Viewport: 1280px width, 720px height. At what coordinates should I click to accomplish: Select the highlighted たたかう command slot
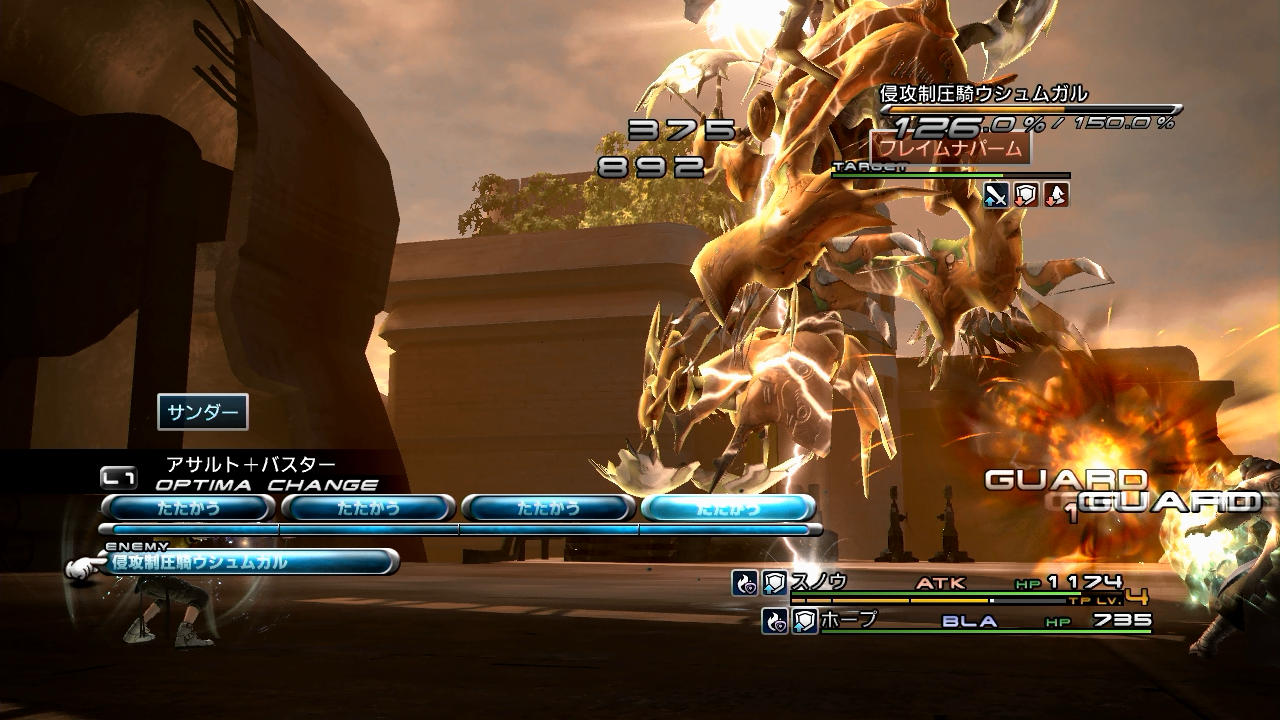[x=728, y=508]
